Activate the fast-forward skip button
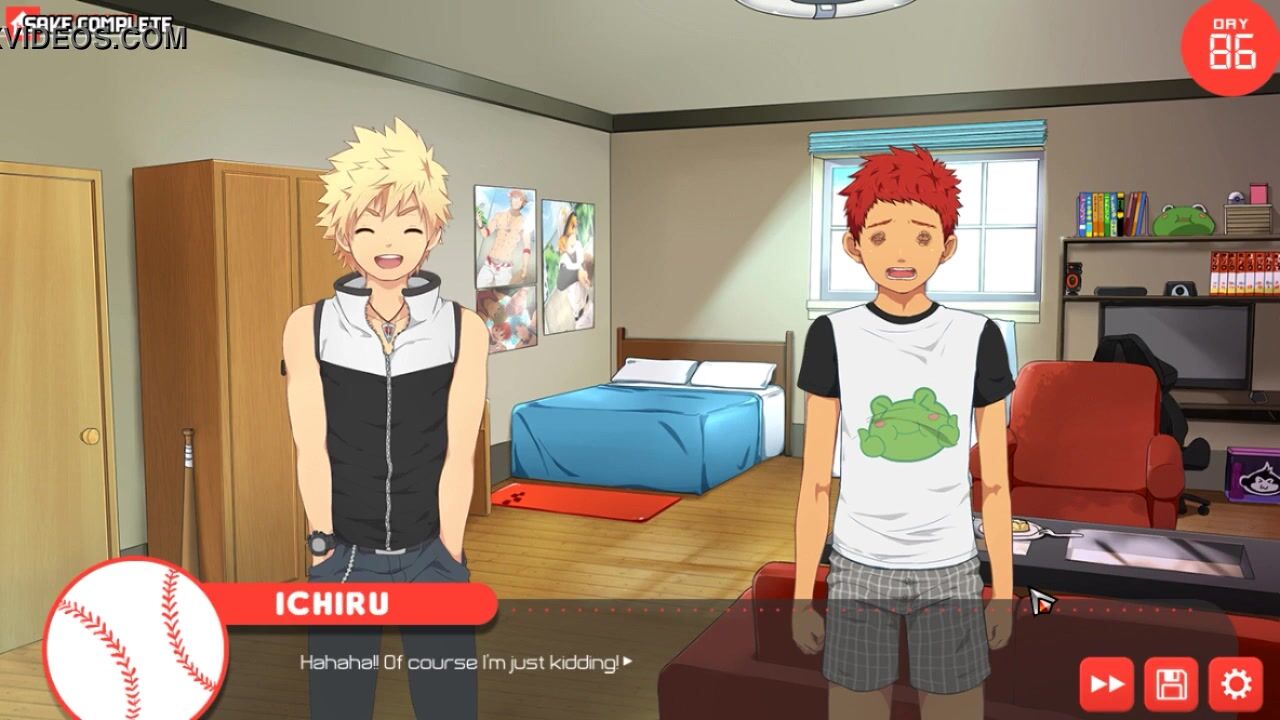Screen dimensions: 1280x720 (1106, 685)
